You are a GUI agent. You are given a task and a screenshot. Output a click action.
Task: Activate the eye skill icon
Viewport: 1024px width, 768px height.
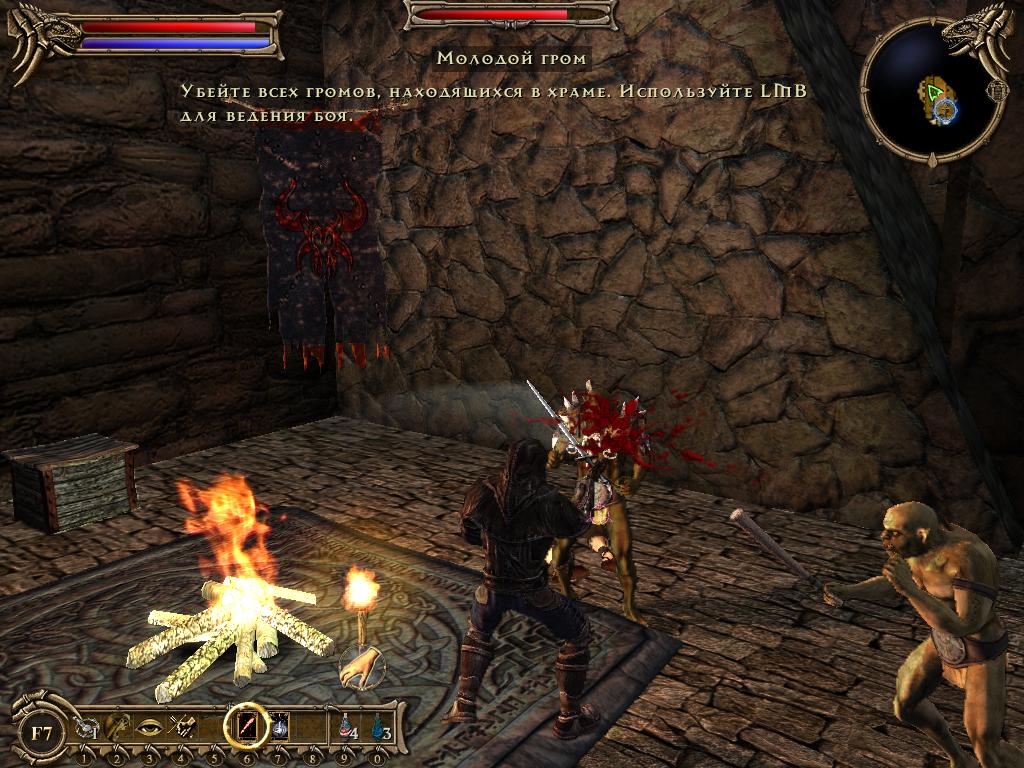pyautogui.click(x=149, y=728)
